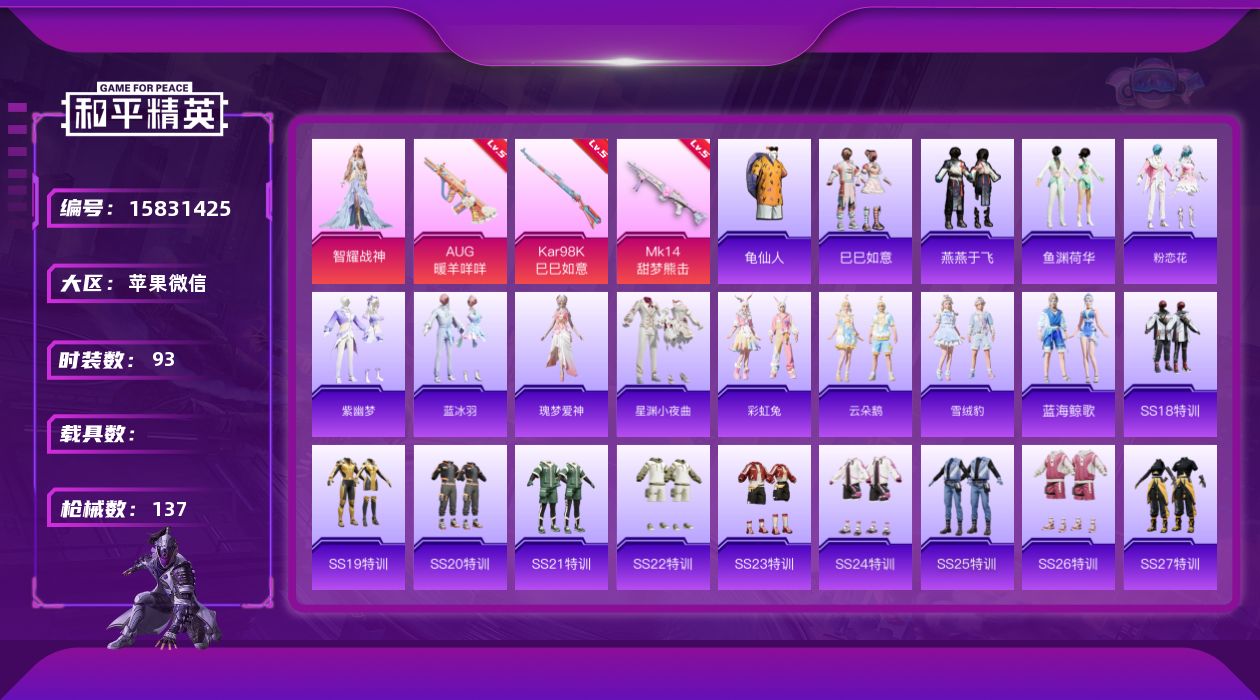
Task: Pick the 龟仙人 outfit tile
Action: click(764, 211)
